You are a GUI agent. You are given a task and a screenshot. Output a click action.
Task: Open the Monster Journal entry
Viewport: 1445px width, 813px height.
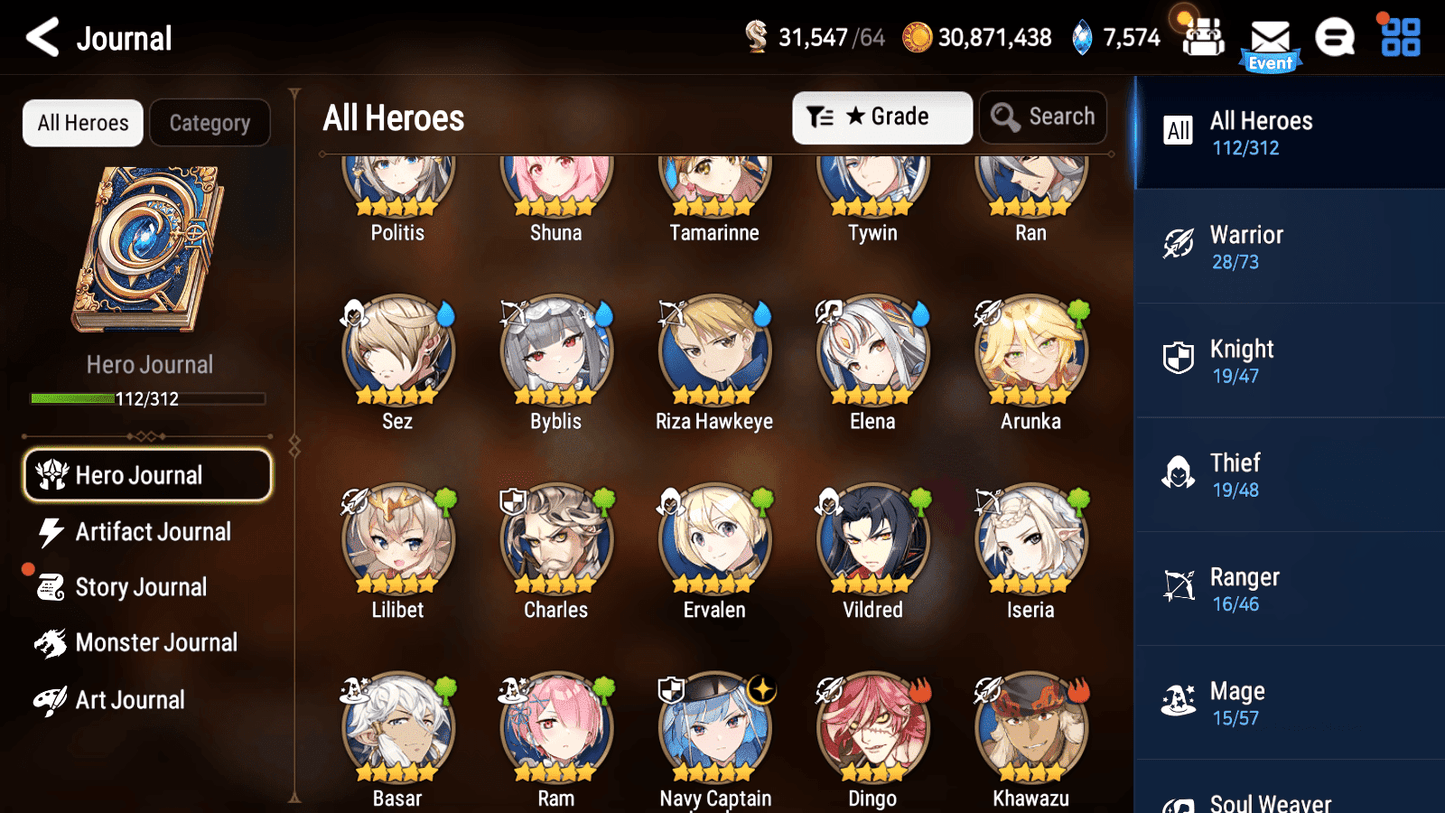156,643
